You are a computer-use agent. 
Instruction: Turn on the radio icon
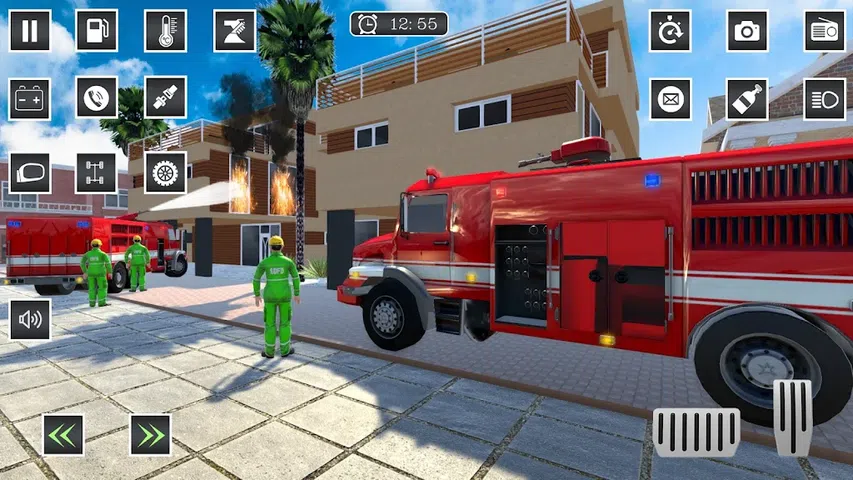click(x=824, y=30)
